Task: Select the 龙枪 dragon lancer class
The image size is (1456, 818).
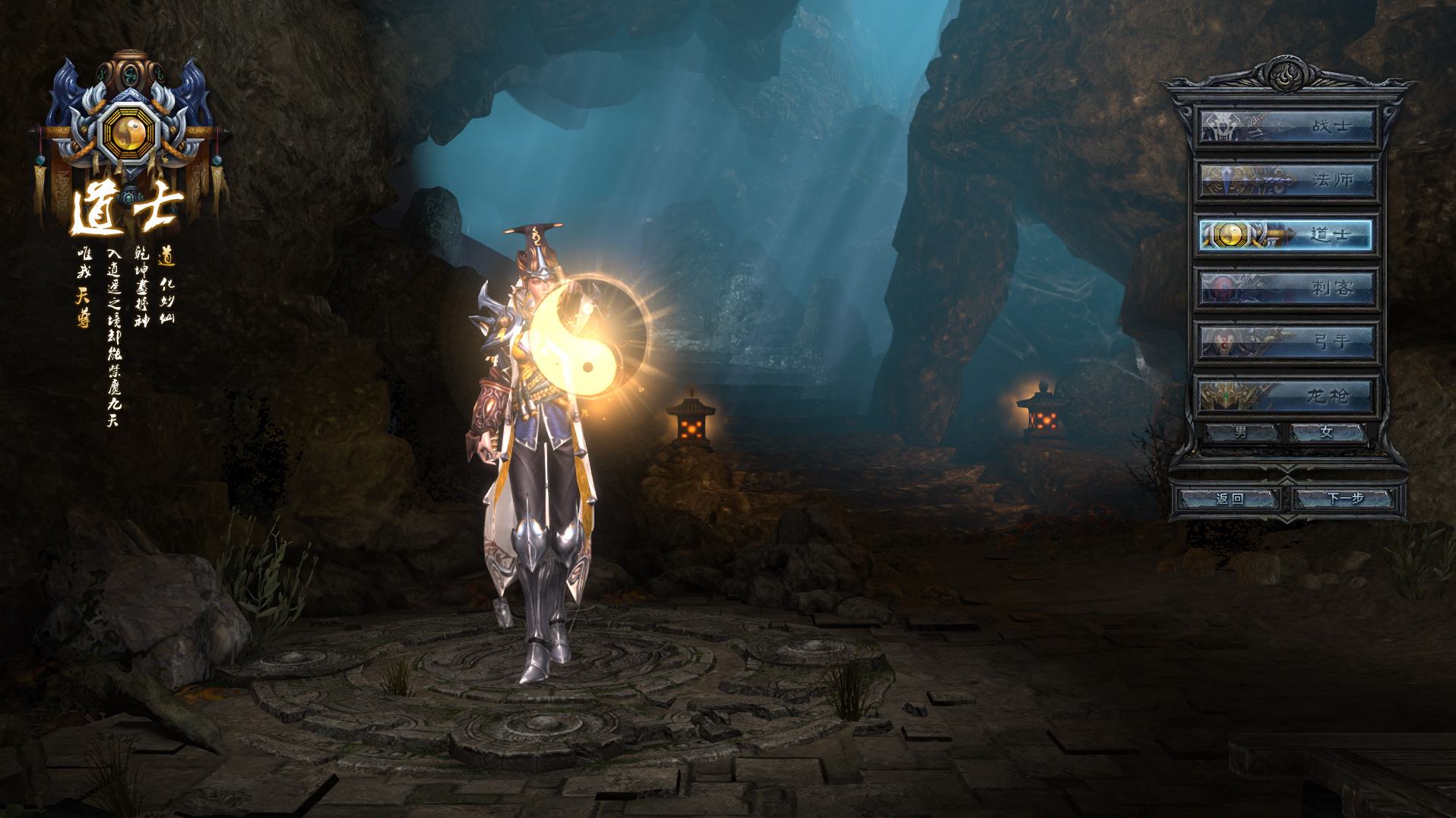Action: click(x=1287, y=396)
